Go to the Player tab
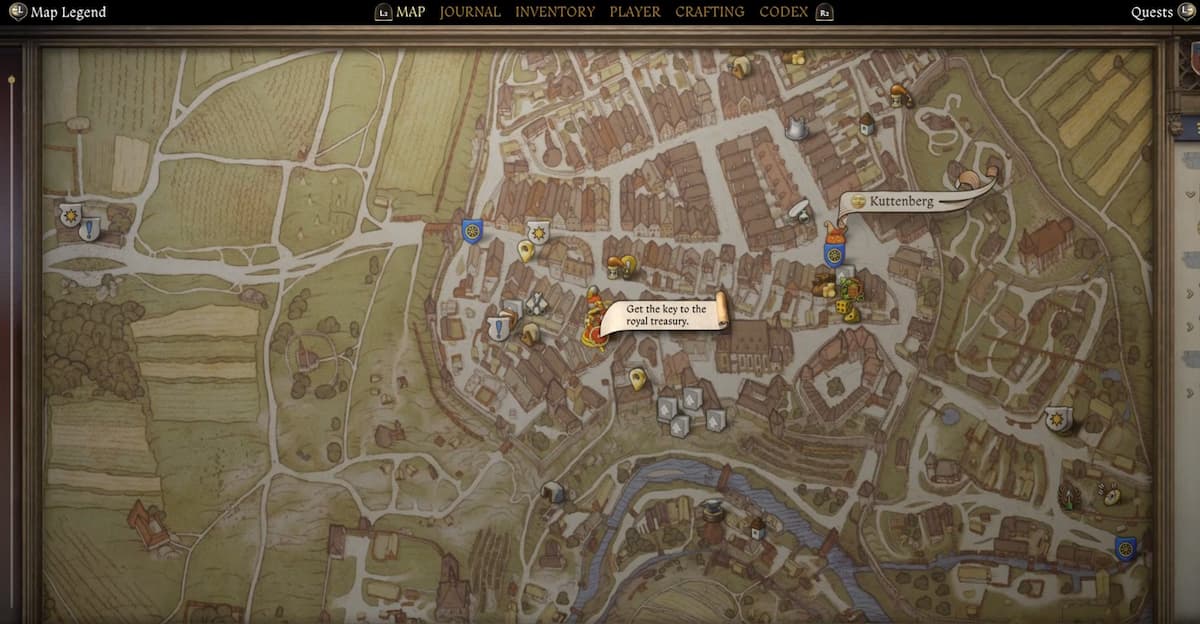 click(635, 12)
